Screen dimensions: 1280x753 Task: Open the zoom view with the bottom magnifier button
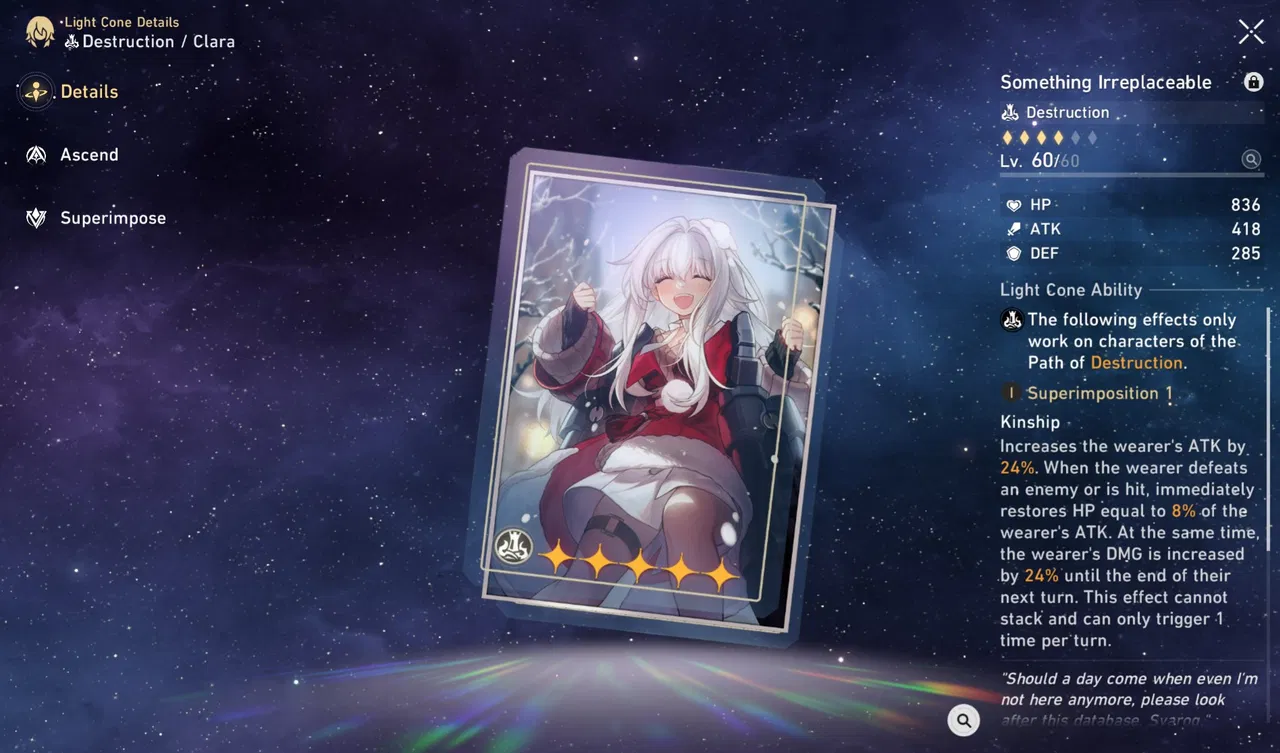point(963,720)
